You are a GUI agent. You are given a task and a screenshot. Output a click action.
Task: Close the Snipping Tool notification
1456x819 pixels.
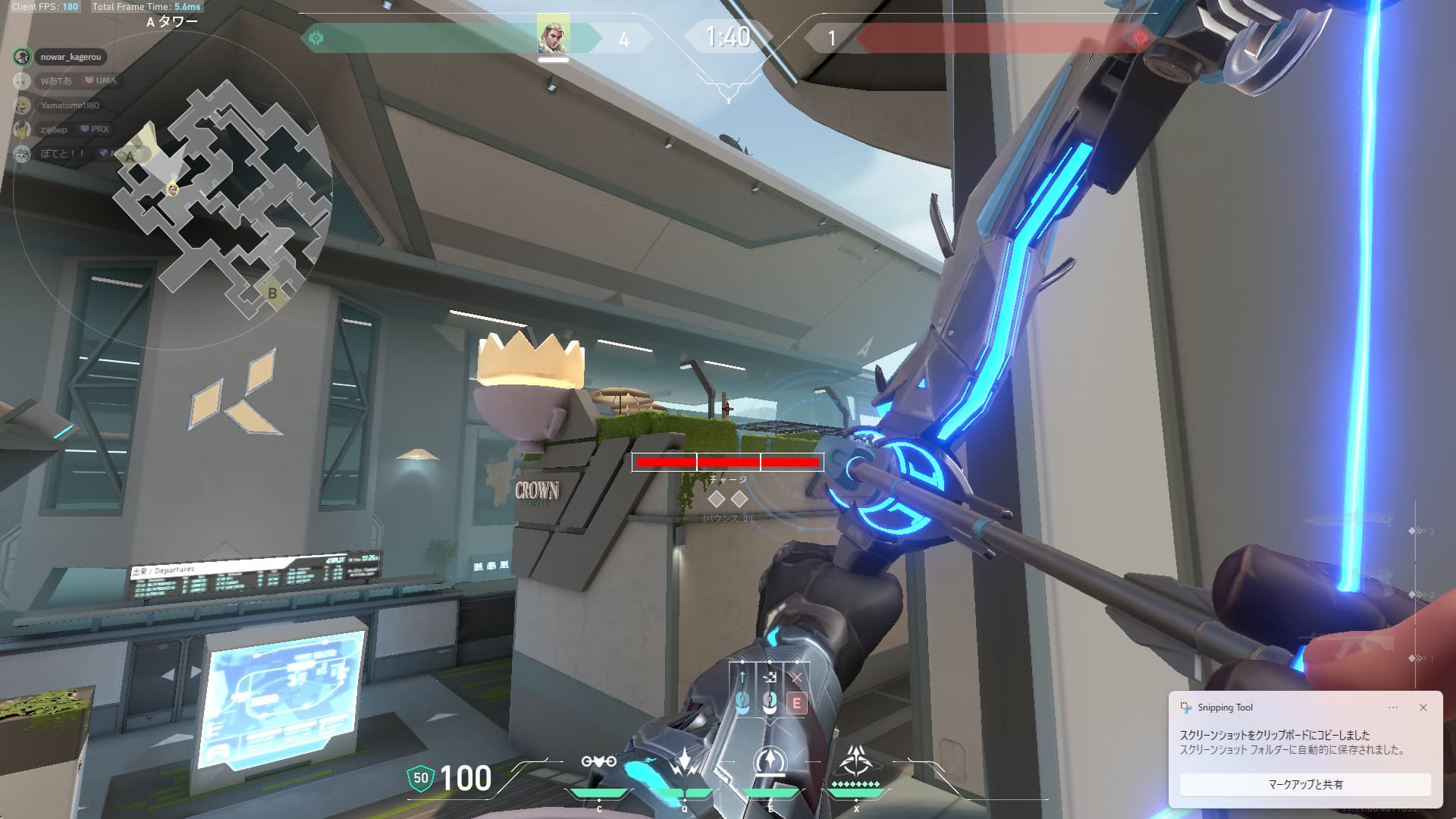tap(1423, 708)
